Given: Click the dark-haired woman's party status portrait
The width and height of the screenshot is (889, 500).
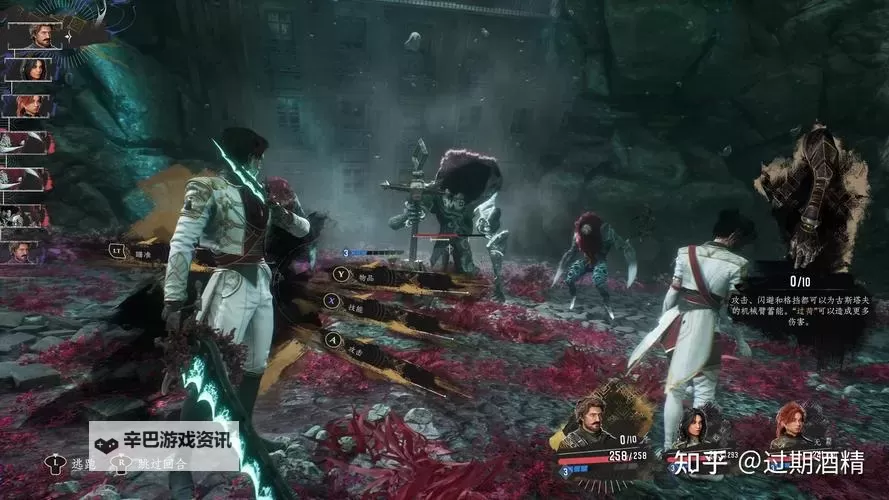Looking at the screenshot, I should point(690,426).
